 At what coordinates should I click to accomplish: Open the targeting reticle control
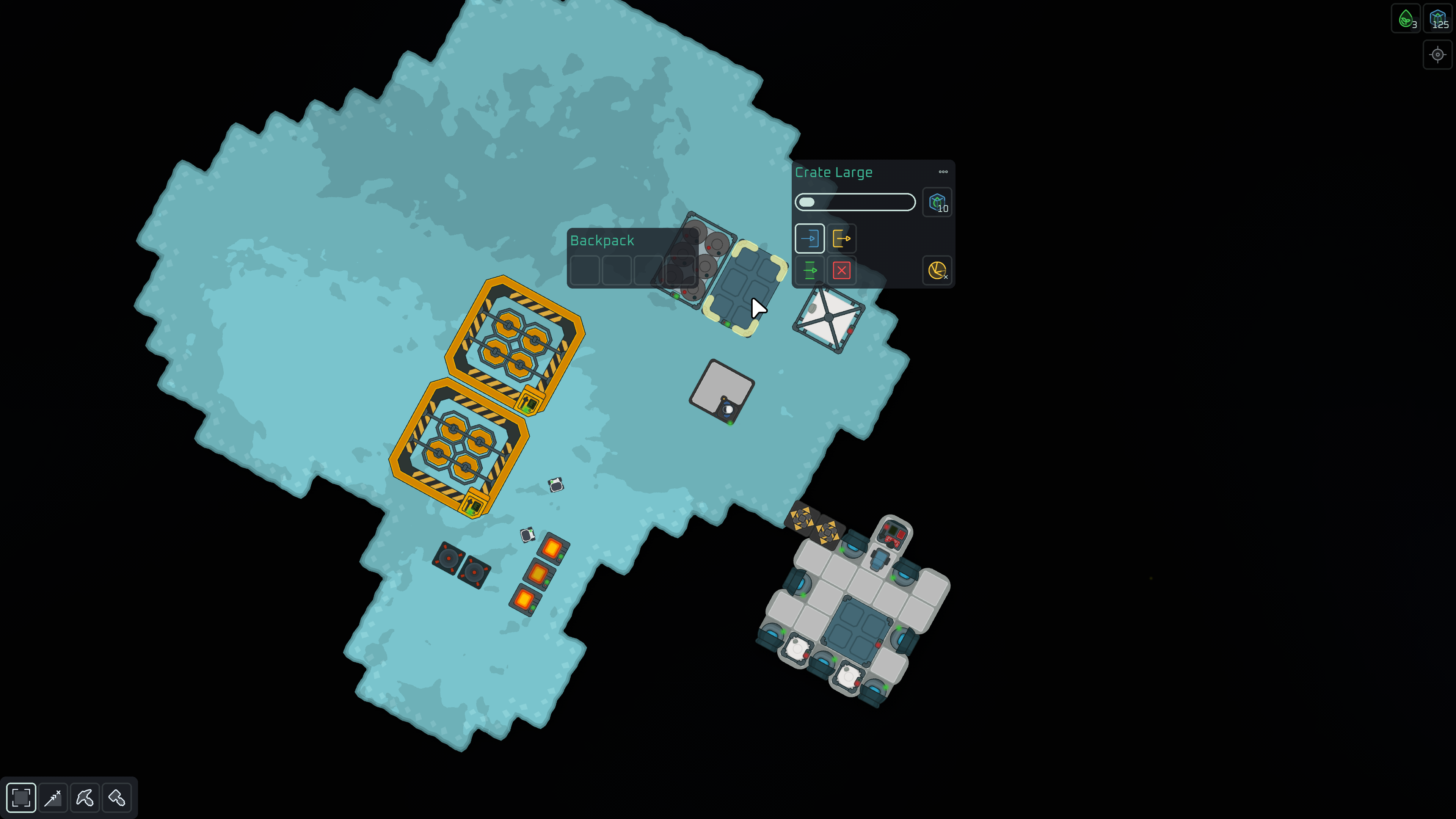(1437, 55)
